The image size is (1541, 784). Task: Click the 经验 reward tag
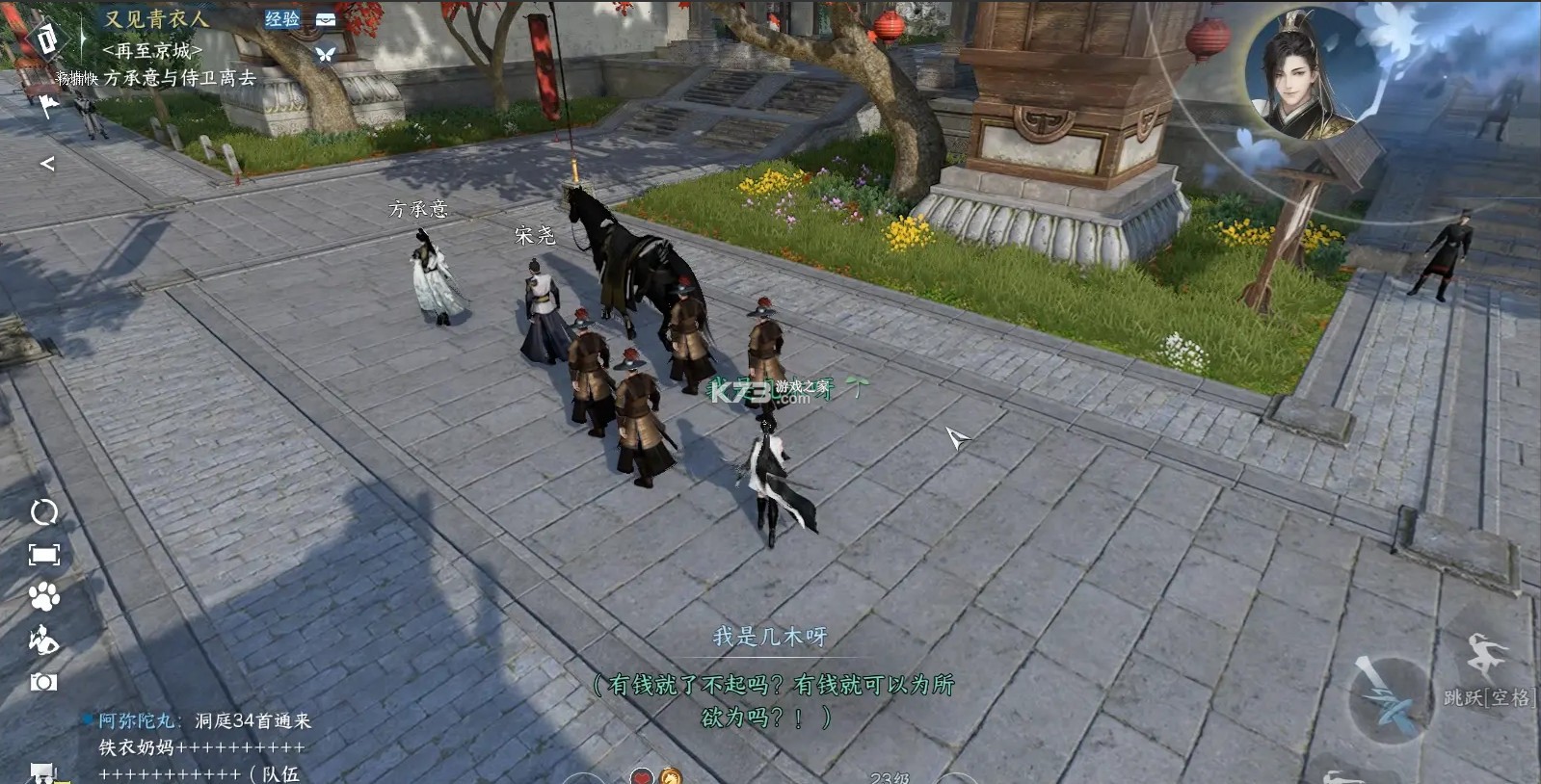tap(281, 19)
